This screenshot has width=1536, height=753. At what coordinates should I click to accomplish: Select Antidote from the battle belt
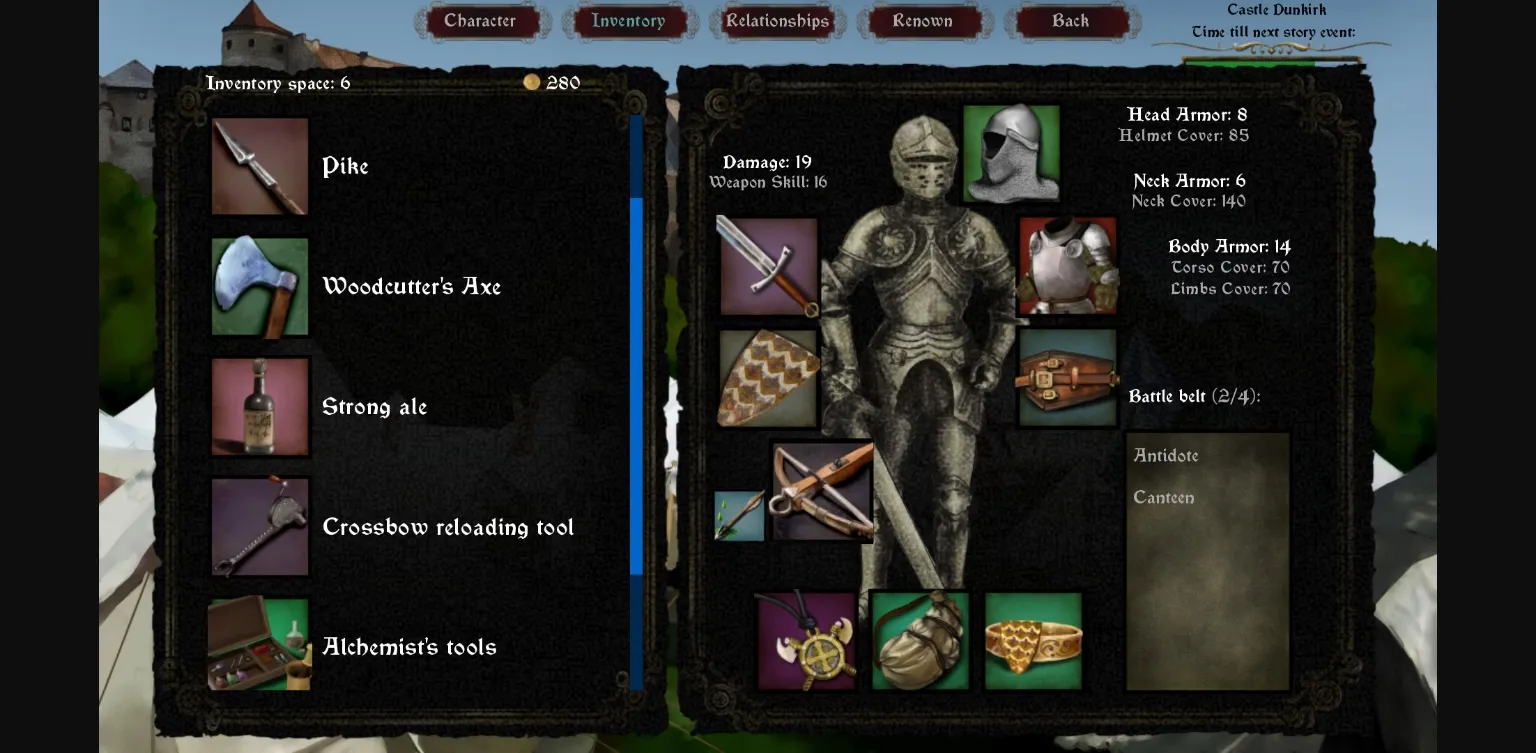[x=1166, y=455]
